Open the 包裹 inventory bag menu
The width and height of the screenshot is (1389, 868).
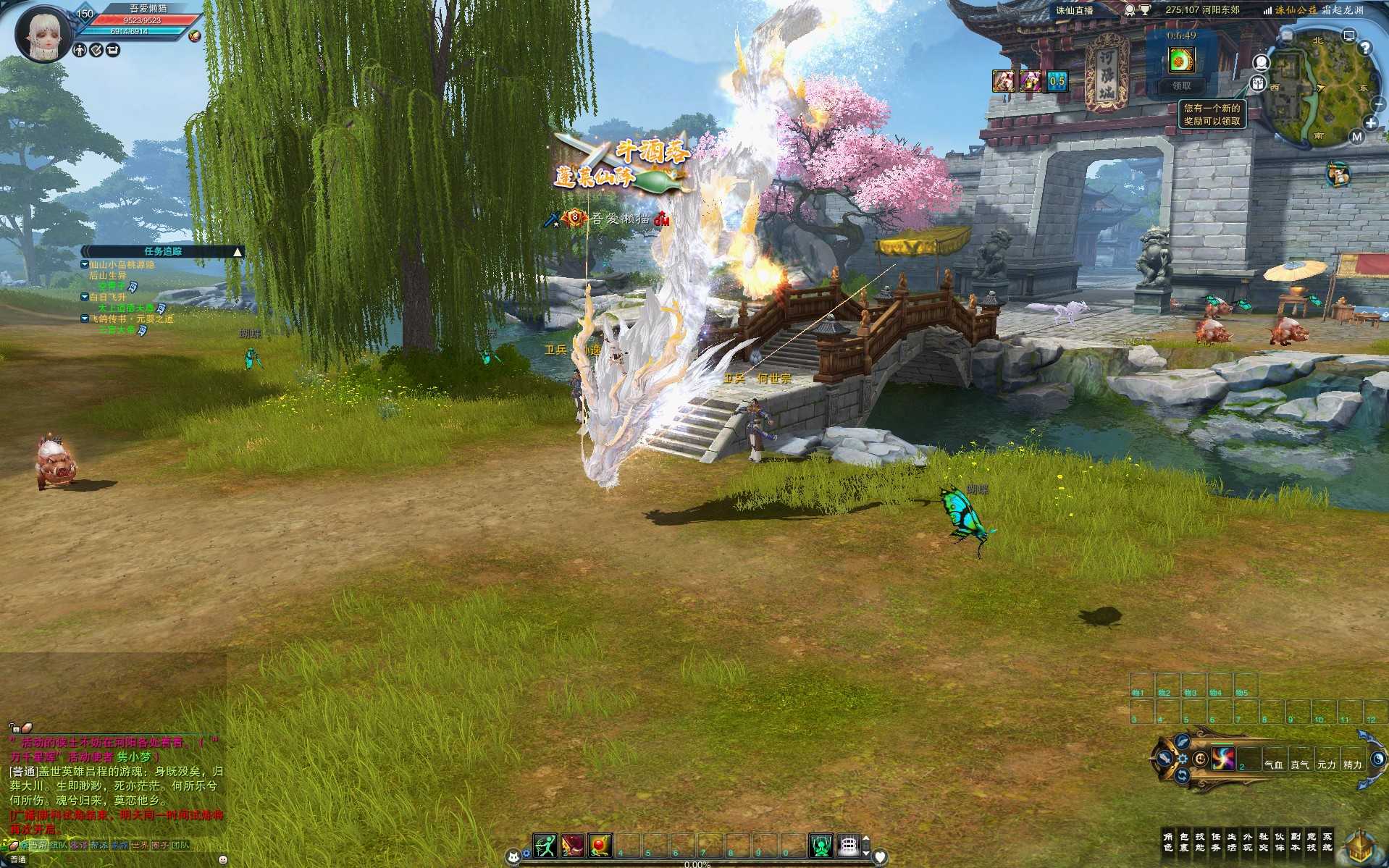tap(1183, 841)
